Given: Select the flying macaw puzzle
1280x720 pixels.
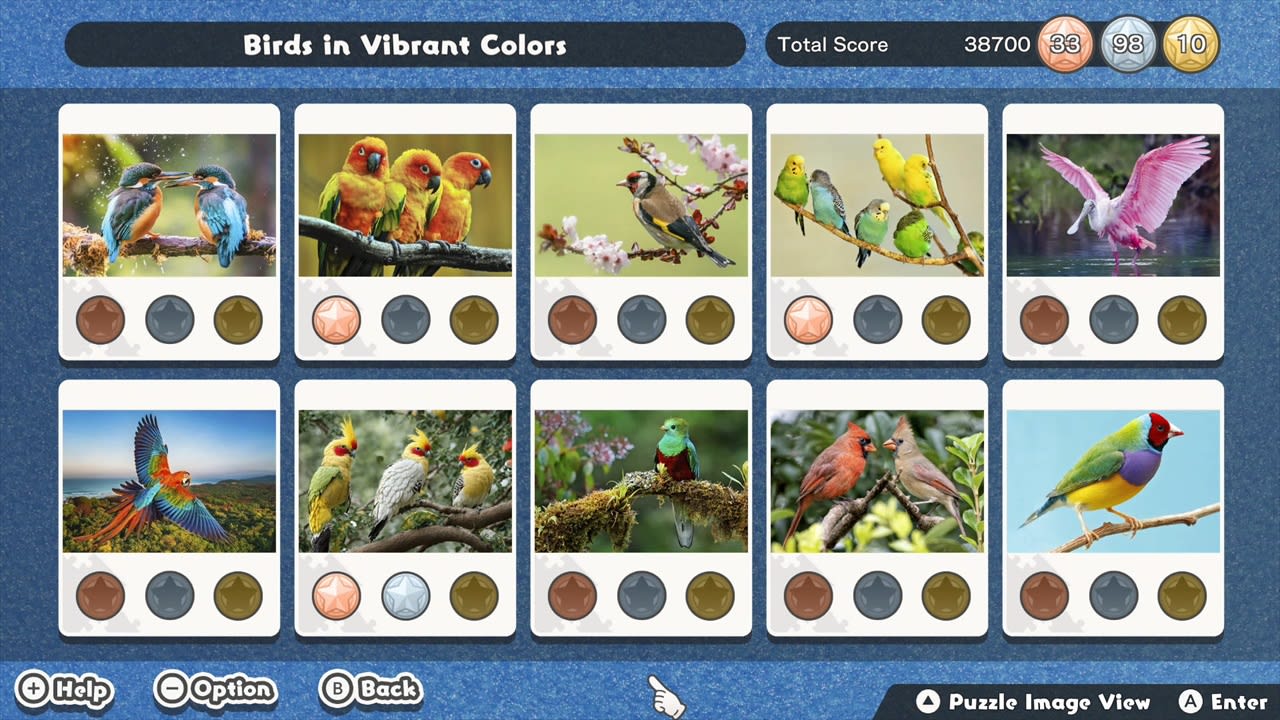Looking at the screenshot, I should click(x=168, y=478).
